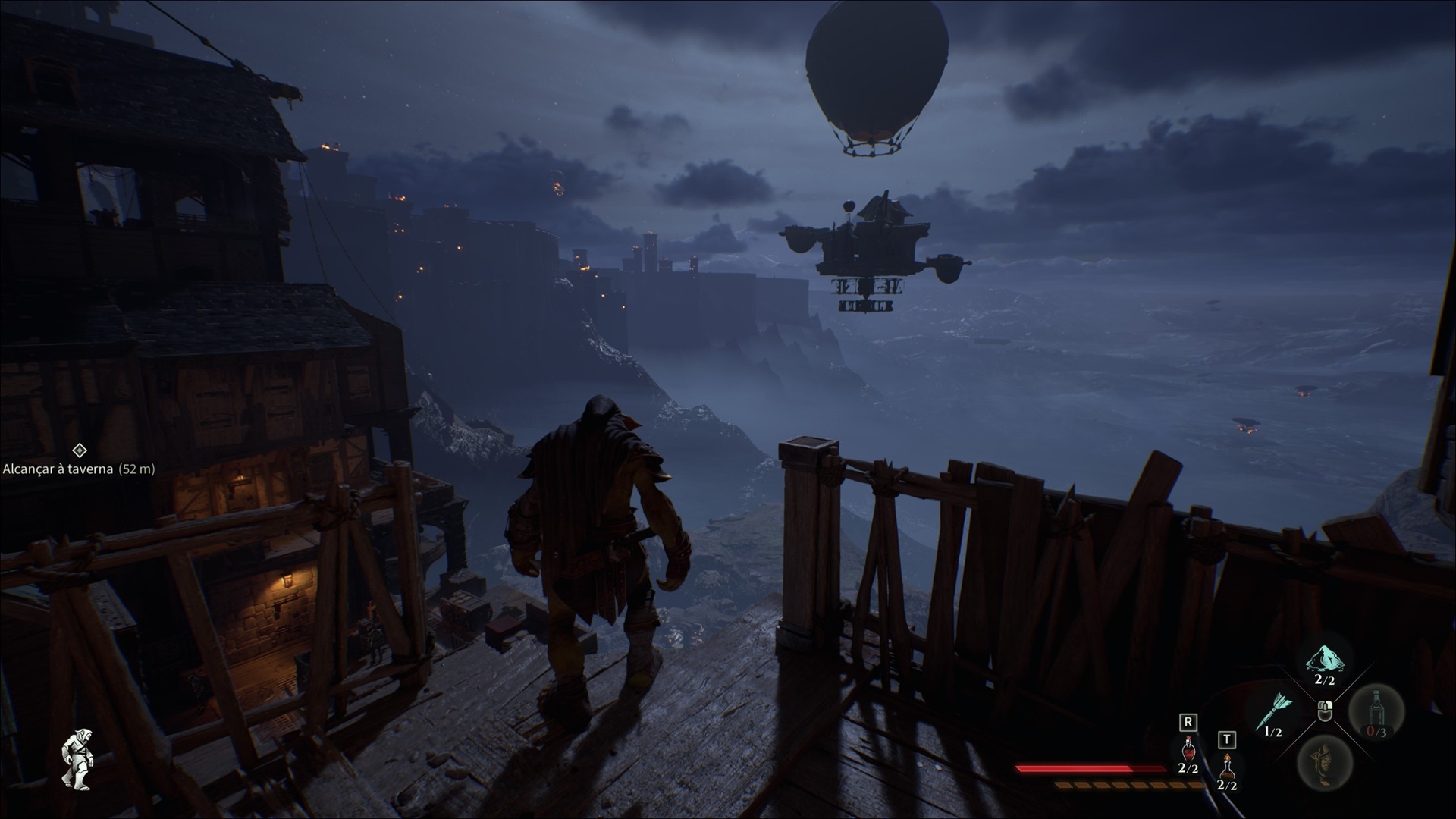This screenshot has height=819, width=1456.
Task: Select the sand pile item slot
Action: tap(1325, 661)
